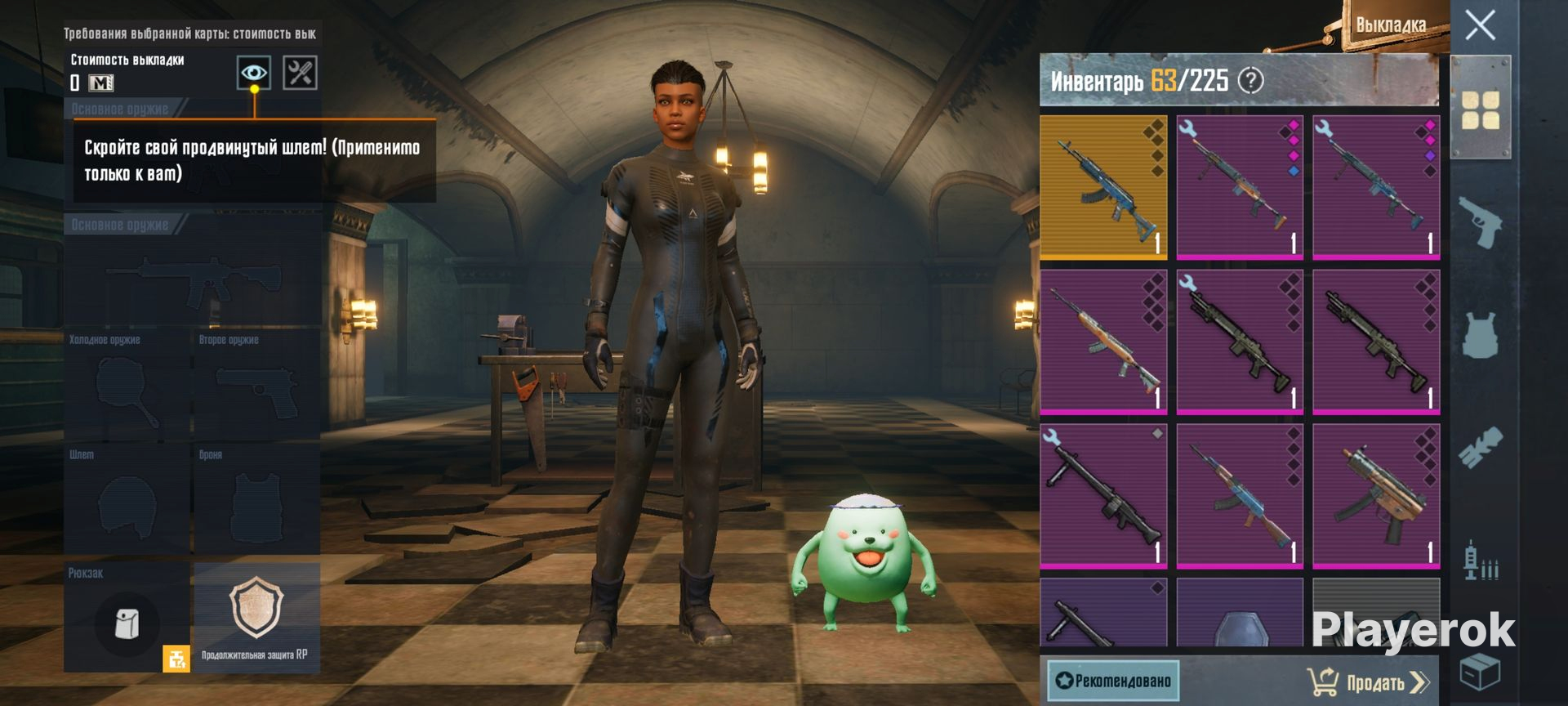The width and height of the screenshot is (1568, 706).
Task: Open the weapon attachments category tab
Action: point(1480,447)
